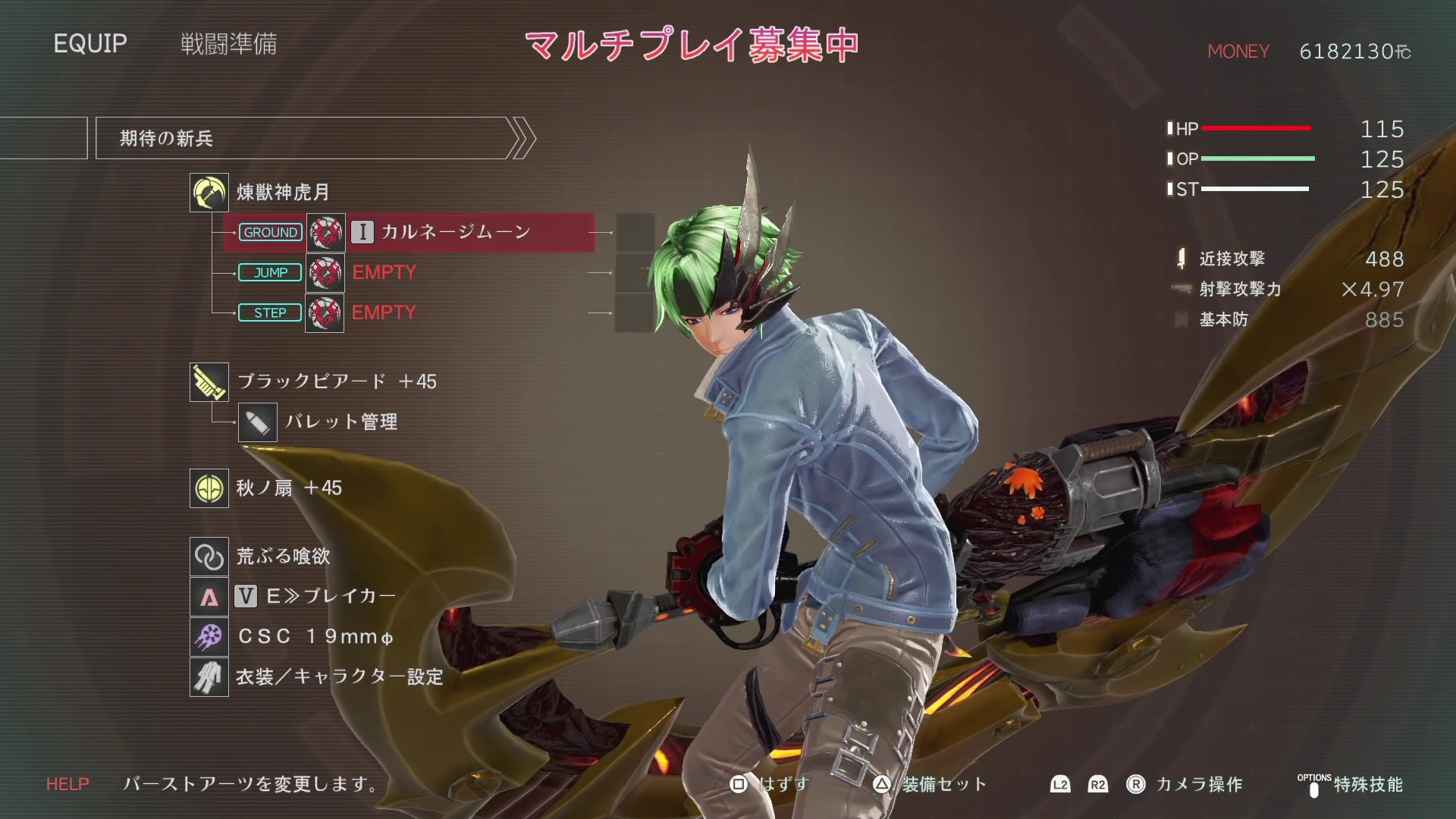Click the gun part icon

[x=209, y=382]
